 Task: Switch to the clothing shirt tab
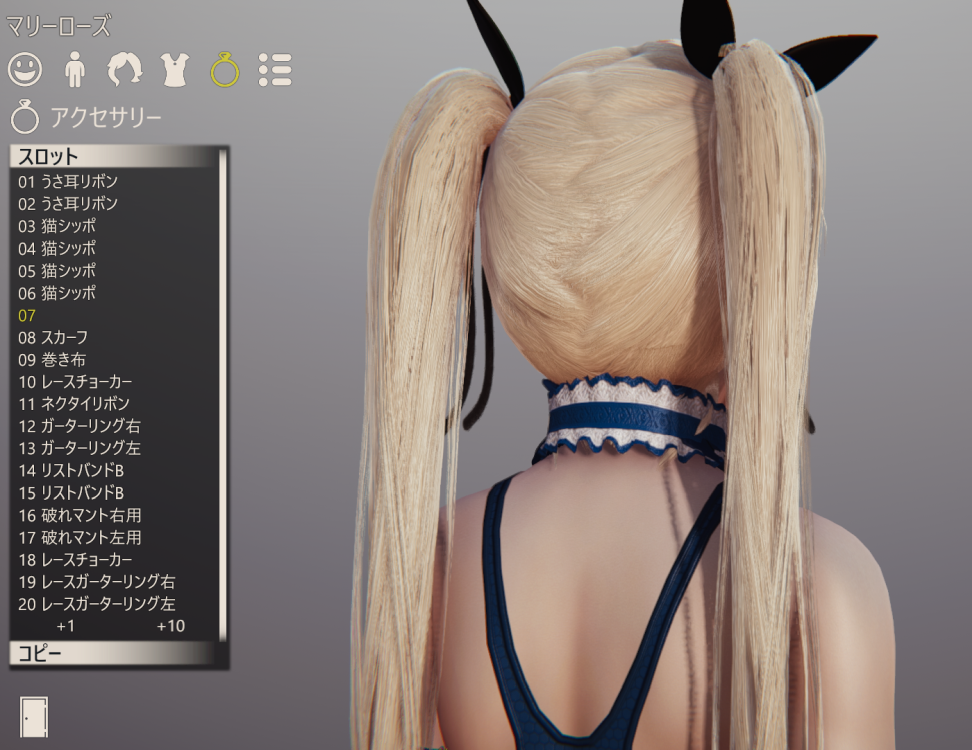pyautogui.click(x=175, y=68)
